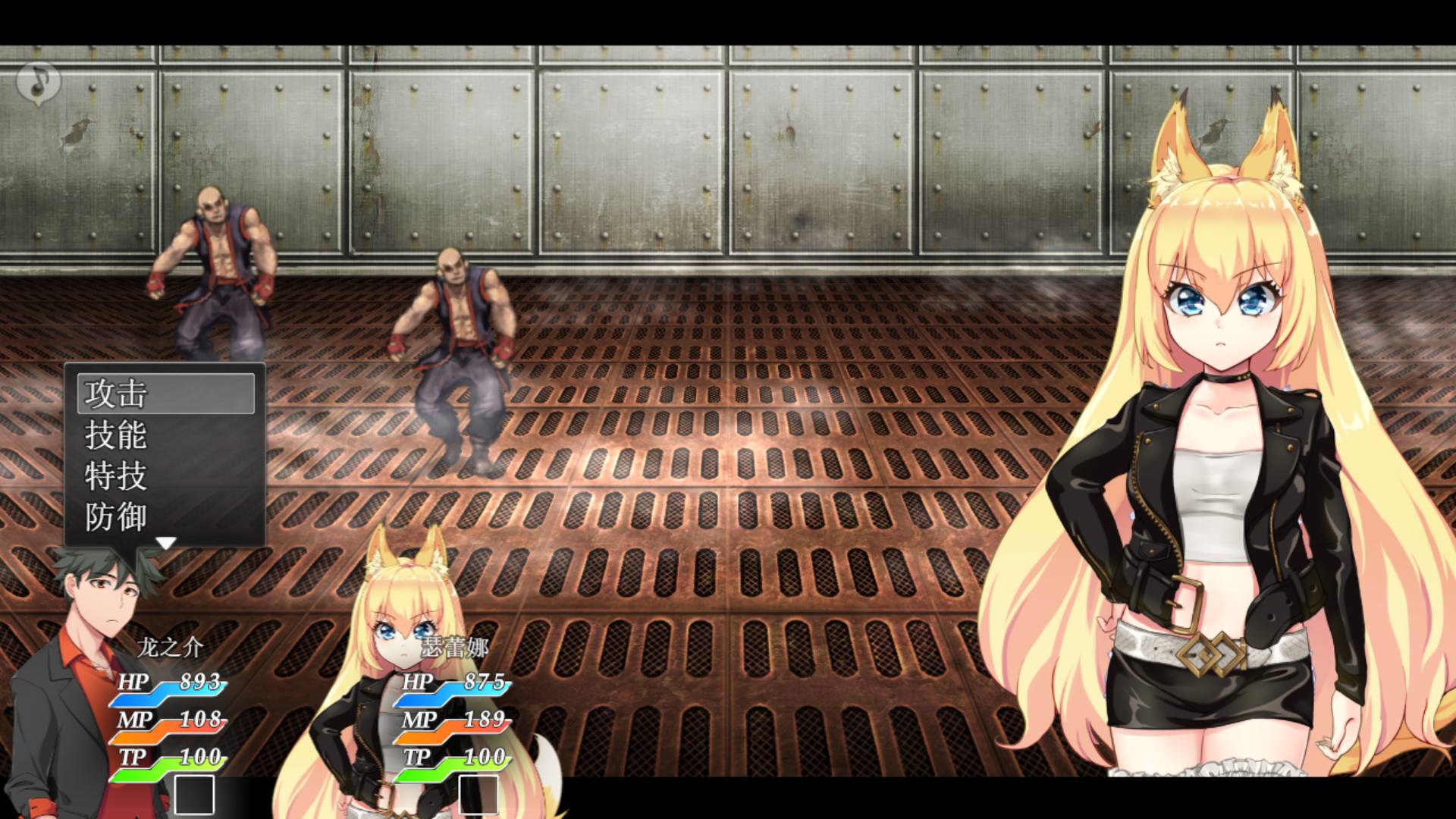Click the white cursor arrow below the menu

tap(165, 542)
